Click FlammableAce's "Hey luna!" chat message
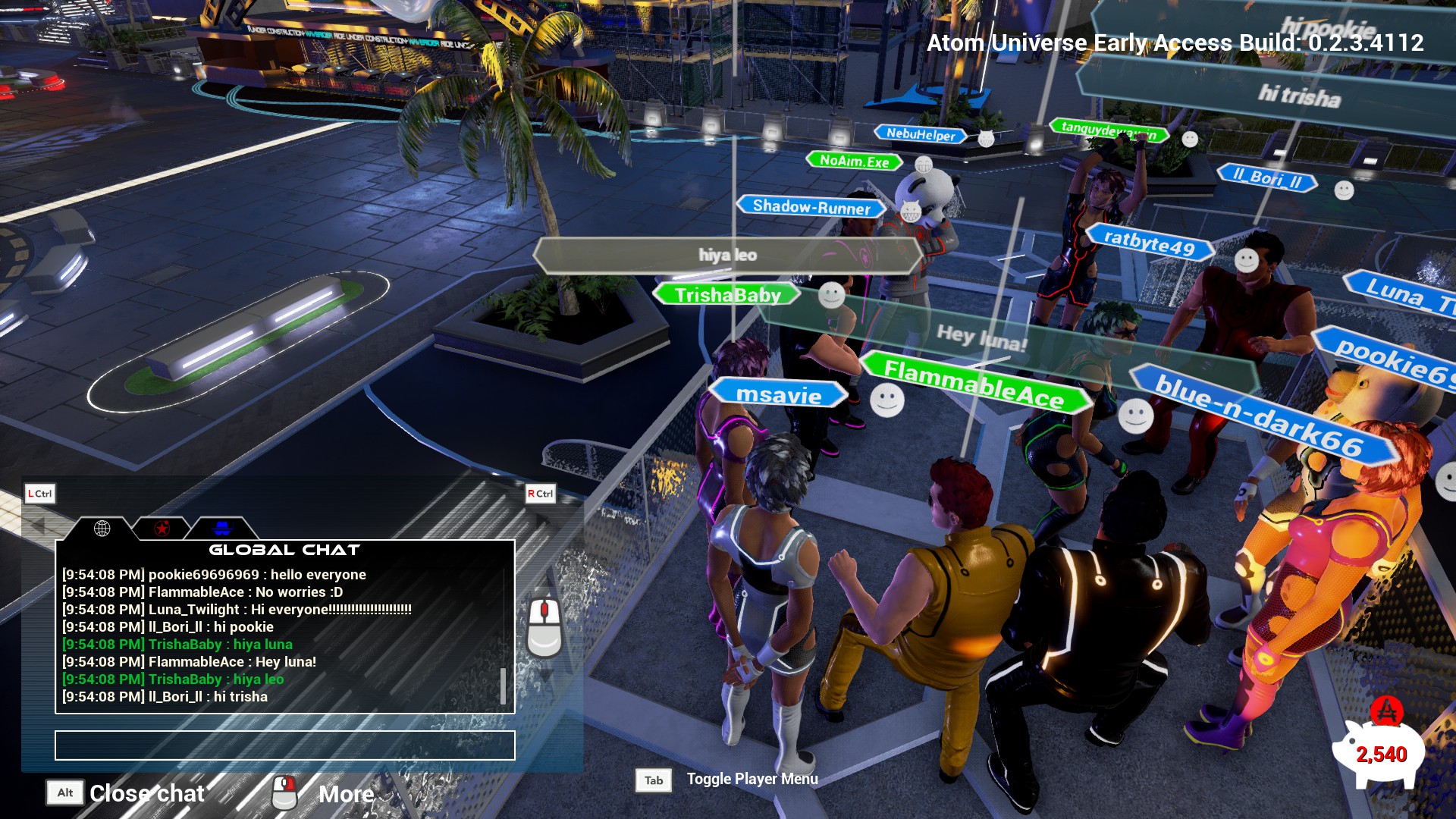 (189, 662)
